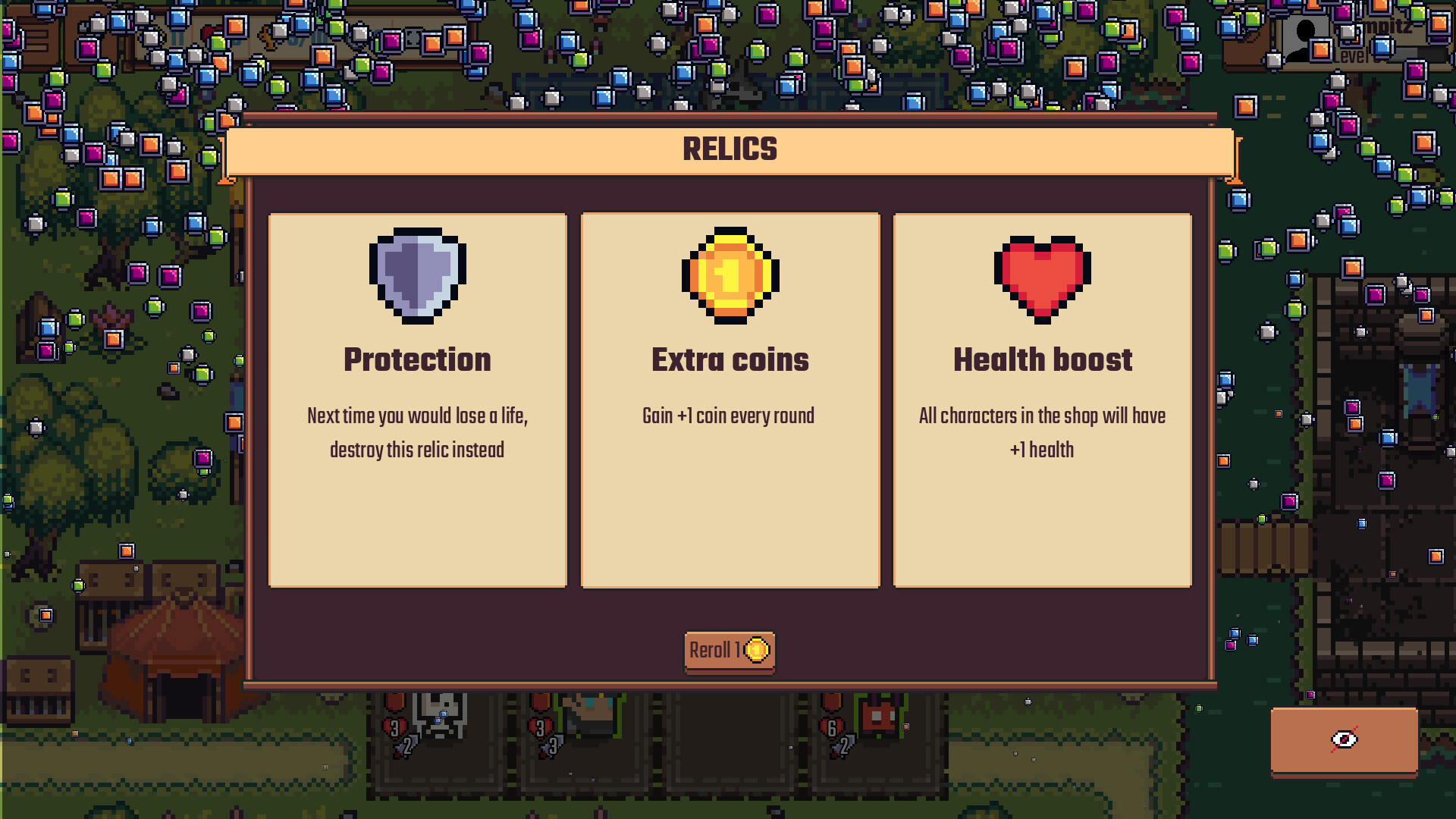Click the coin icon on the Reroll button
This screenshot has width=1456, height=819.
[x=757, y=650]
